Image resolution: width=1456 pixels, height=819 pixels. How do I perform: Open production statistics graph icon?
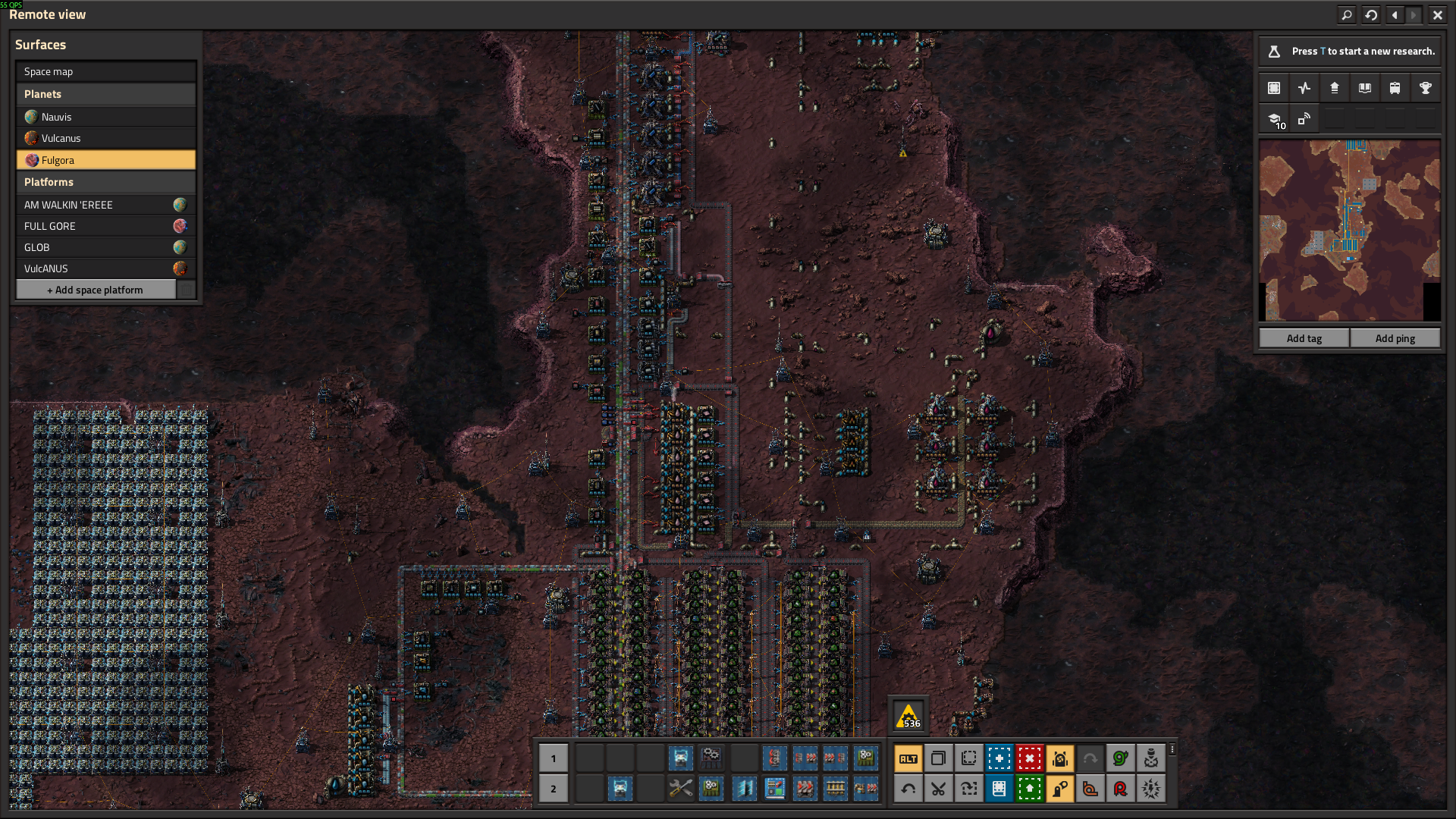[x=1304, y=88]
